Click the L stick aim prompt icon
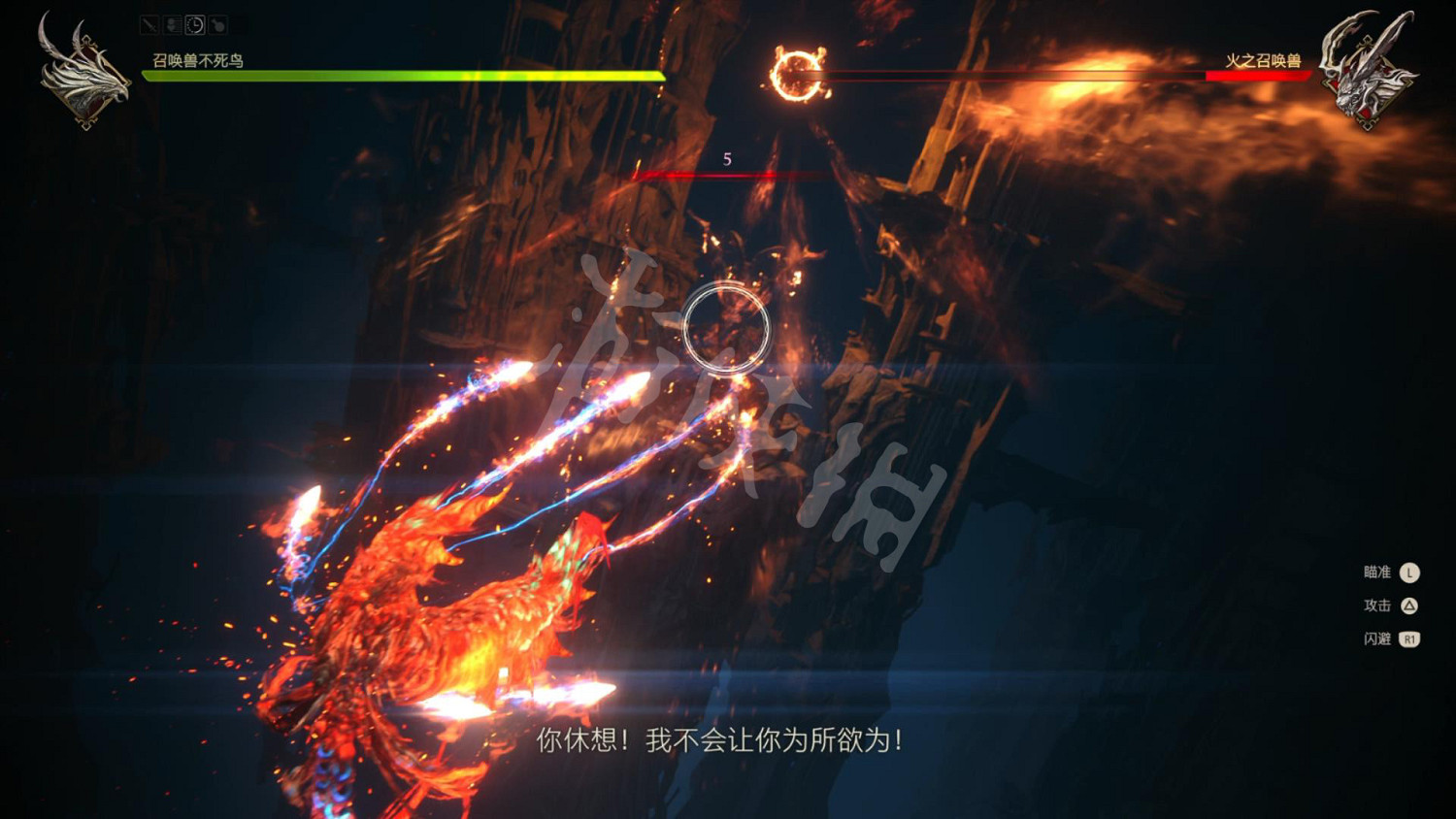 pyautogui.click(x=1409, y=573)
